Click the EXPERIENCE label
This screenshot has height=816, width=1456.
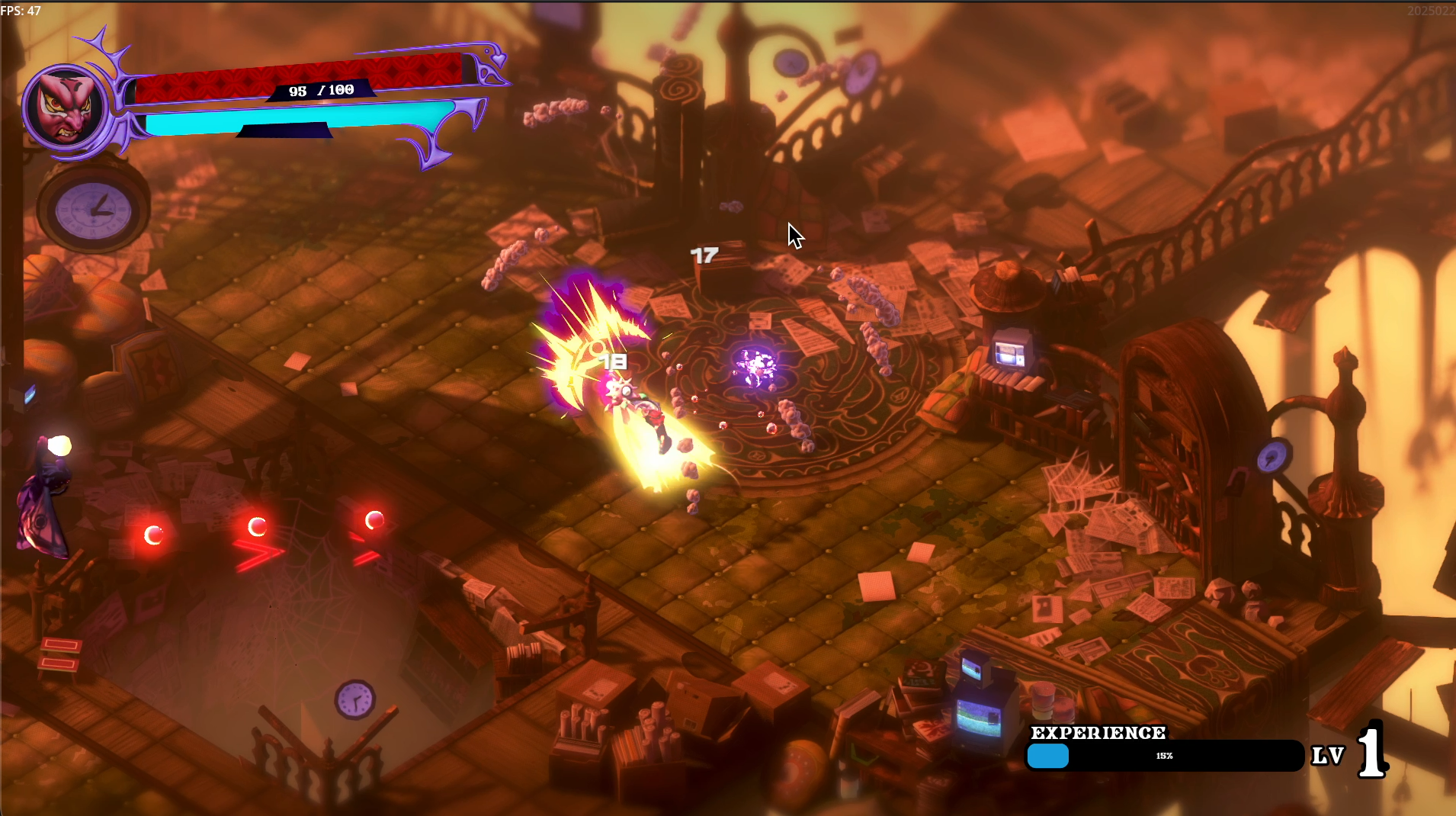(x=1098, y=732)
